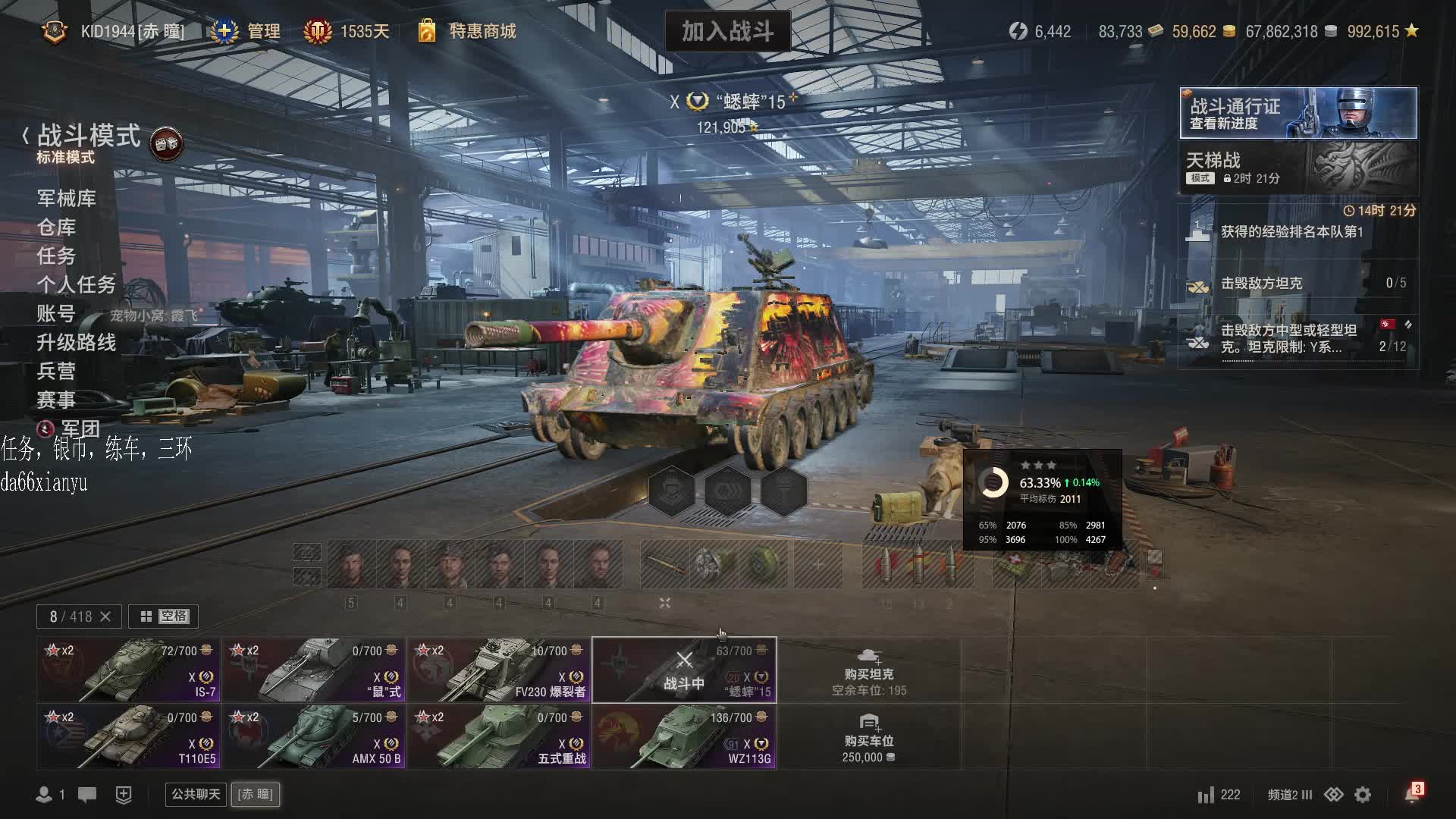Select the FV230 爆裂者 tank
Image resolution: width=1456 pixels, height=819 pixels.
tap(499, 670)
